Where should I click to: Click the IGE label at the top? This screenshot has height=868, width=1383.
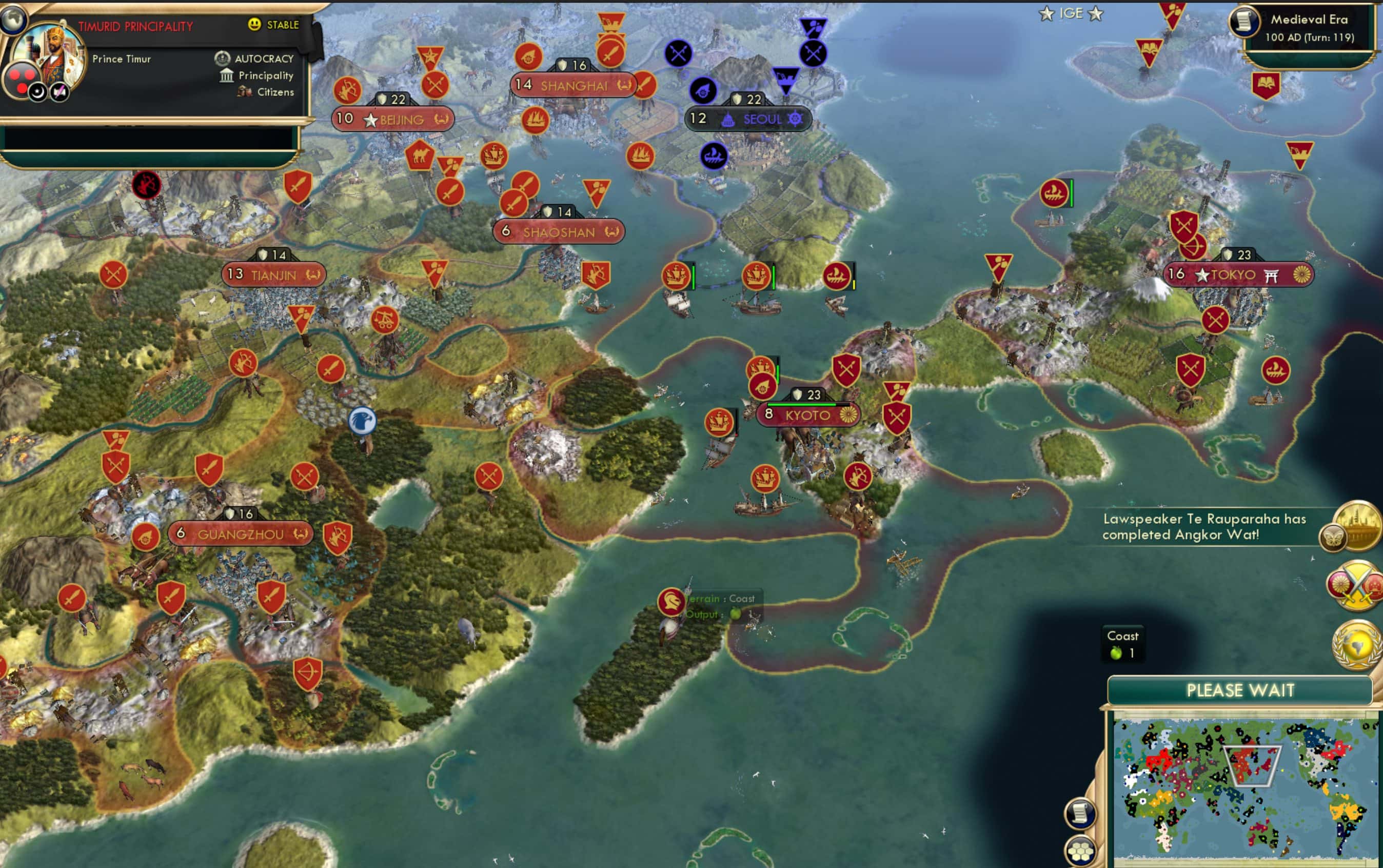click(1072, 13)
